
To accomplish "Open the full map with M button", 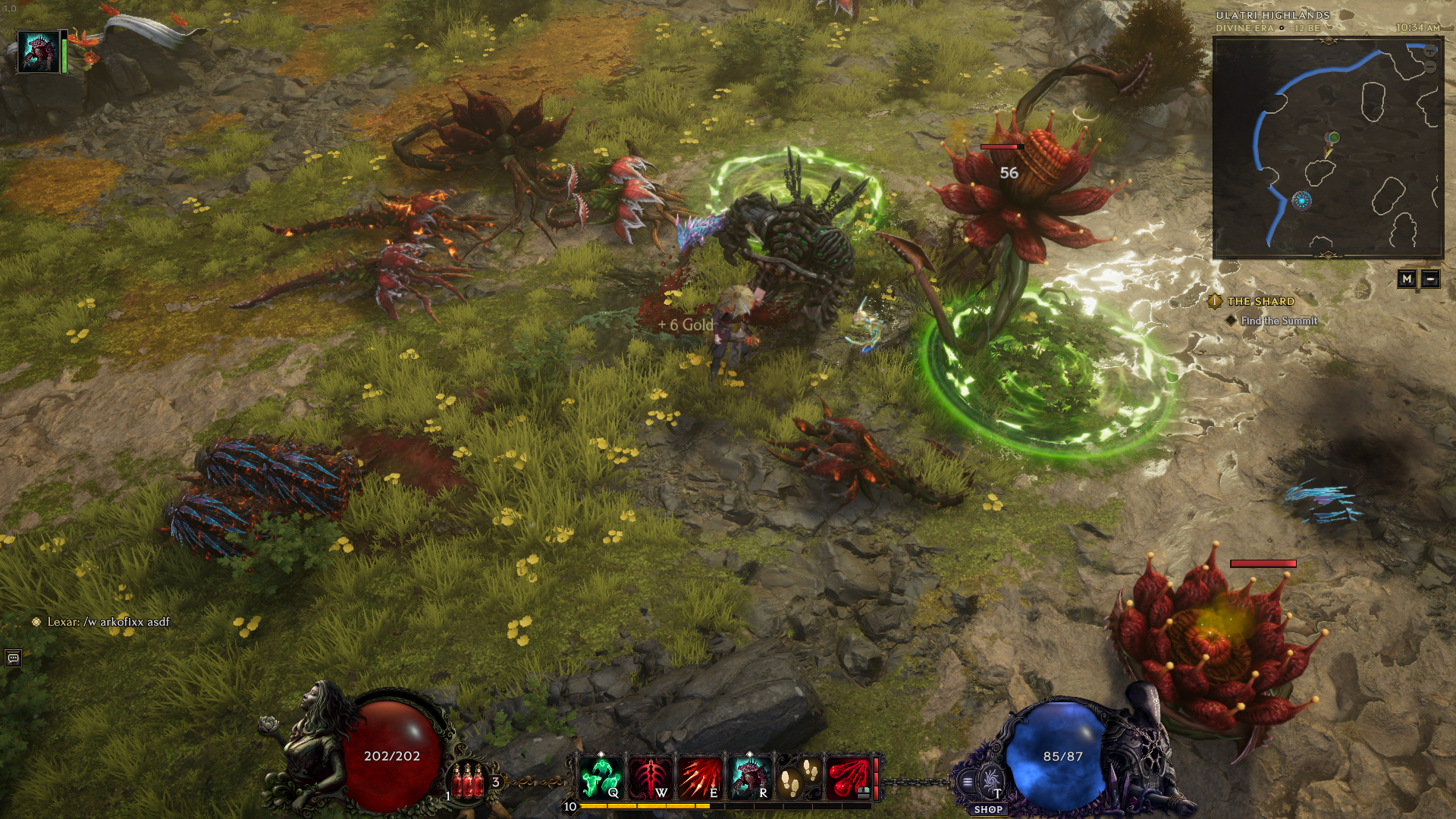I will [x=1407, y=279].
